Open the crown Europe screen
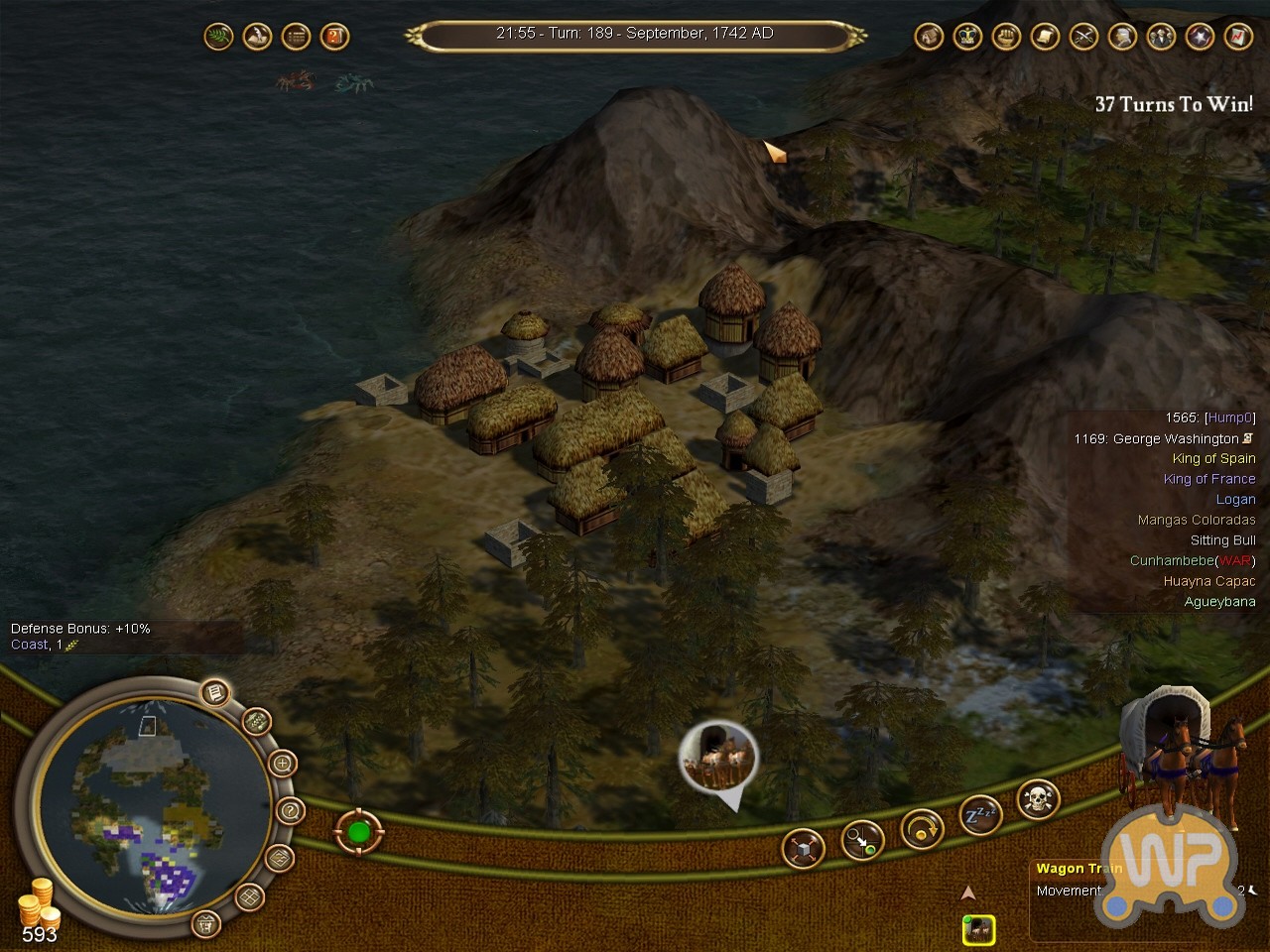Viewport: 1270px width, 952px height. coord(967,38)
